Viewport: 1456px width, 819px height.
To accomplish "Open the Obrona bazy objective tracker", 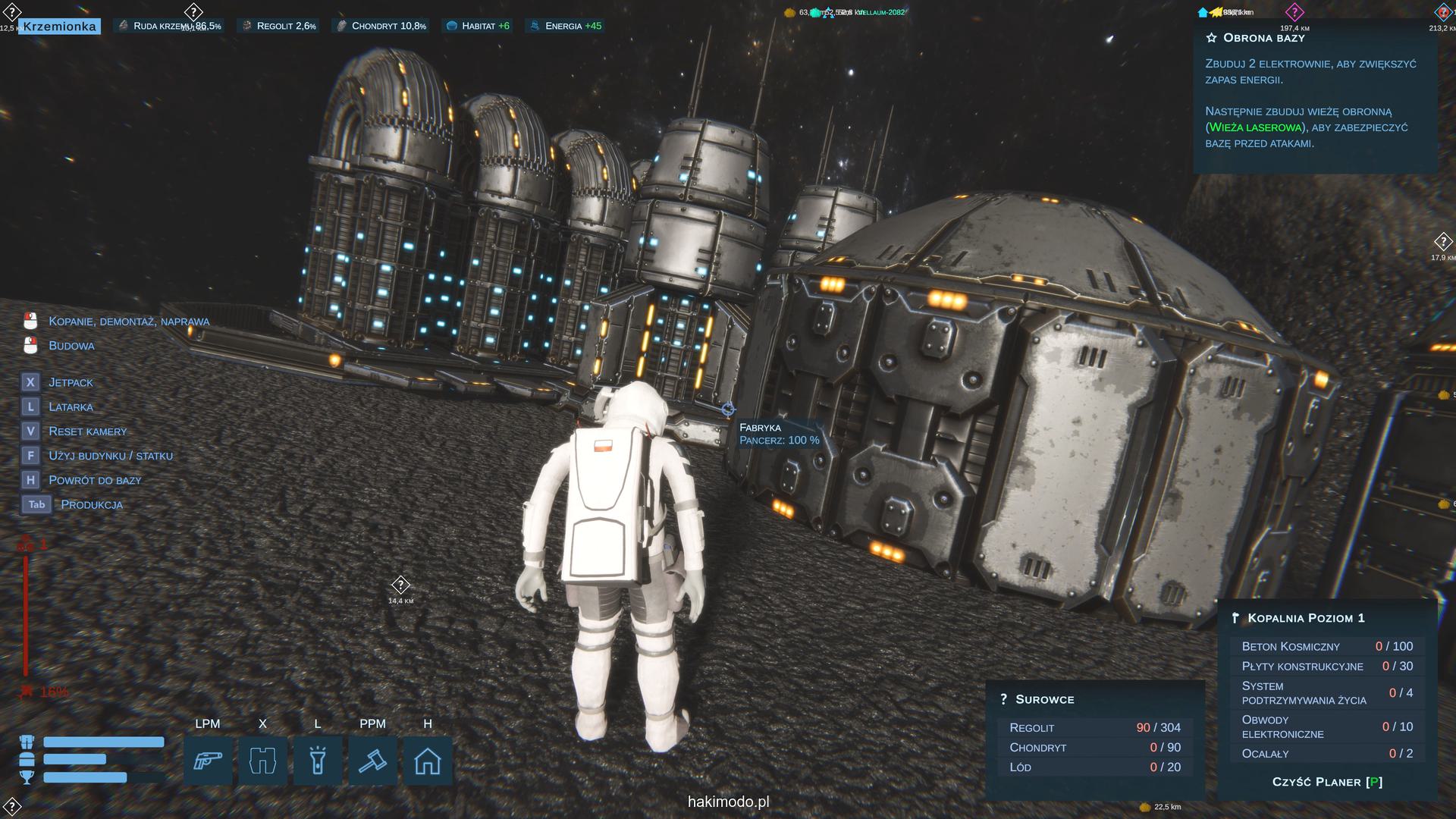I will coord(1263,38).
